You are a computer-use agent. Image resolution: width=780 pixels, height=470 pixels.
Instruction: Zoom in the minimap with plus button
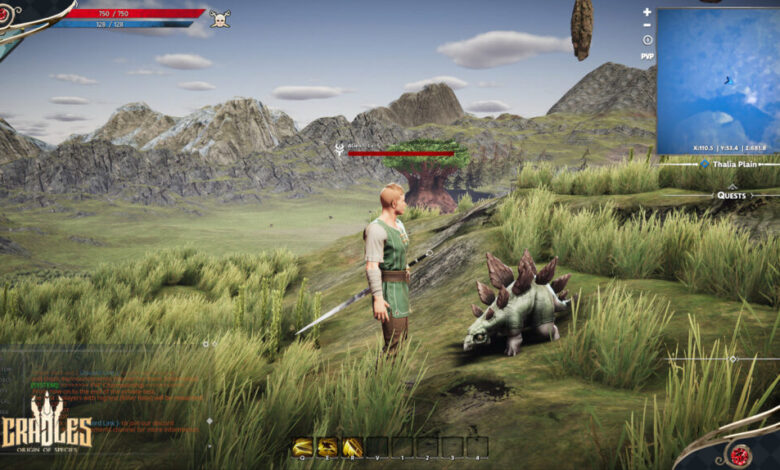point(647,12)
